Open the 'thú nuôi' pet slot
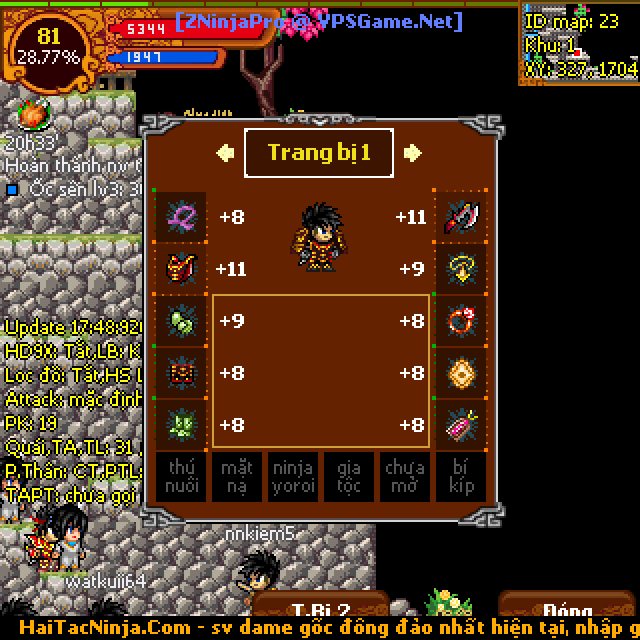 181,477
